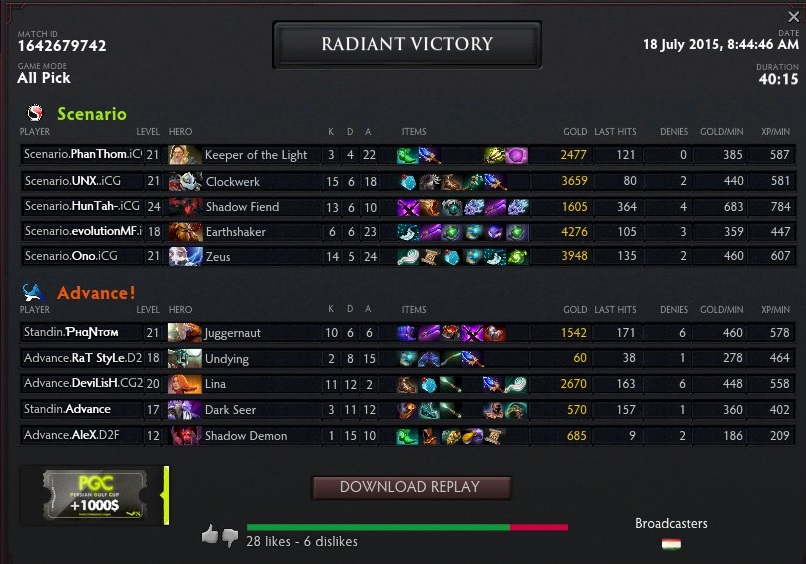806x564 pixels.
Task: Download the match replay
Action: (x=411, y=487)
